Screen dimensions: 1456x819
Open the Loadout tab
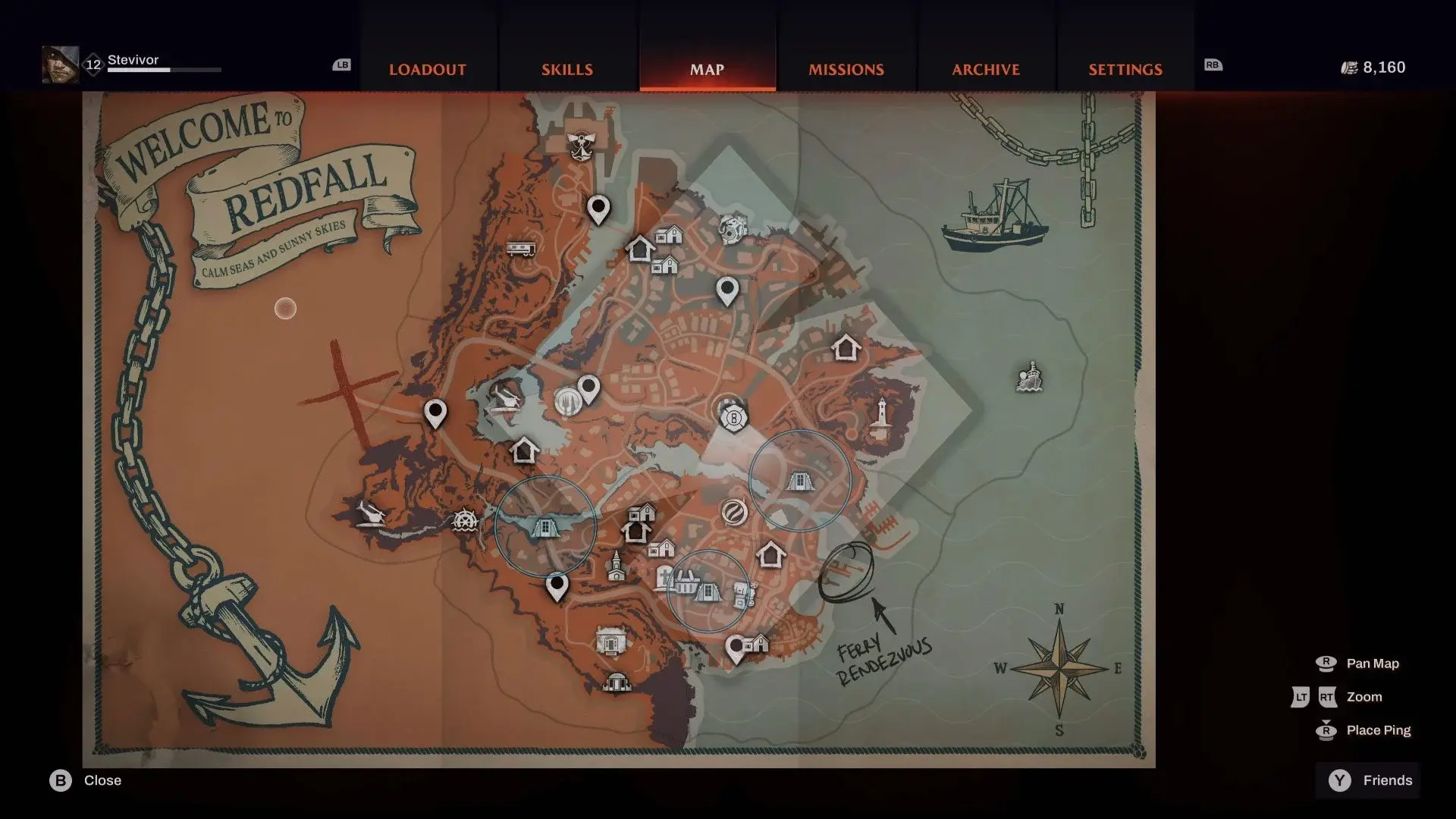click(427, 70)
